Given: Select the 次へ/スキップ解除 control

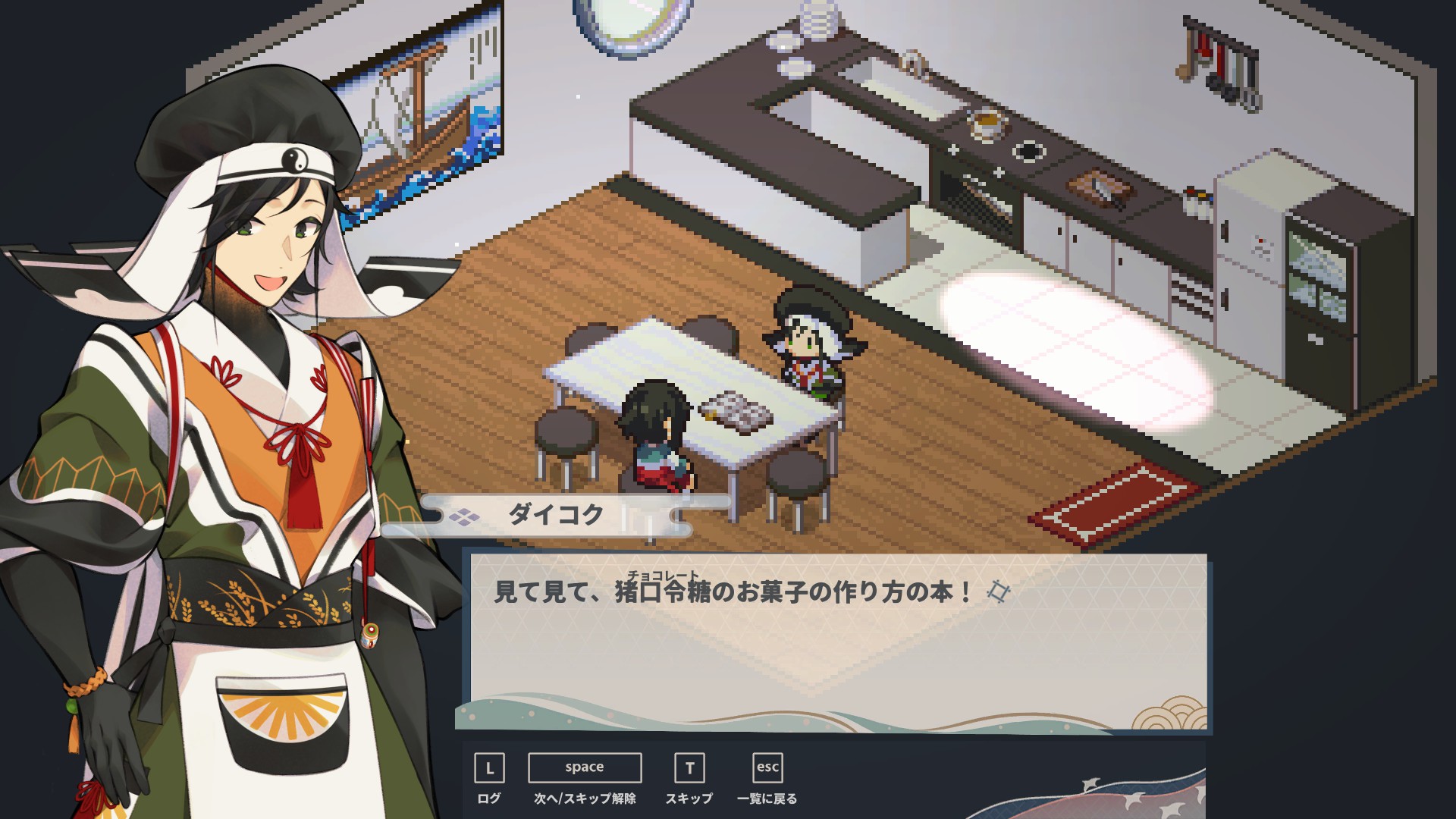Looking at the screenshot, I should [585, 768].
